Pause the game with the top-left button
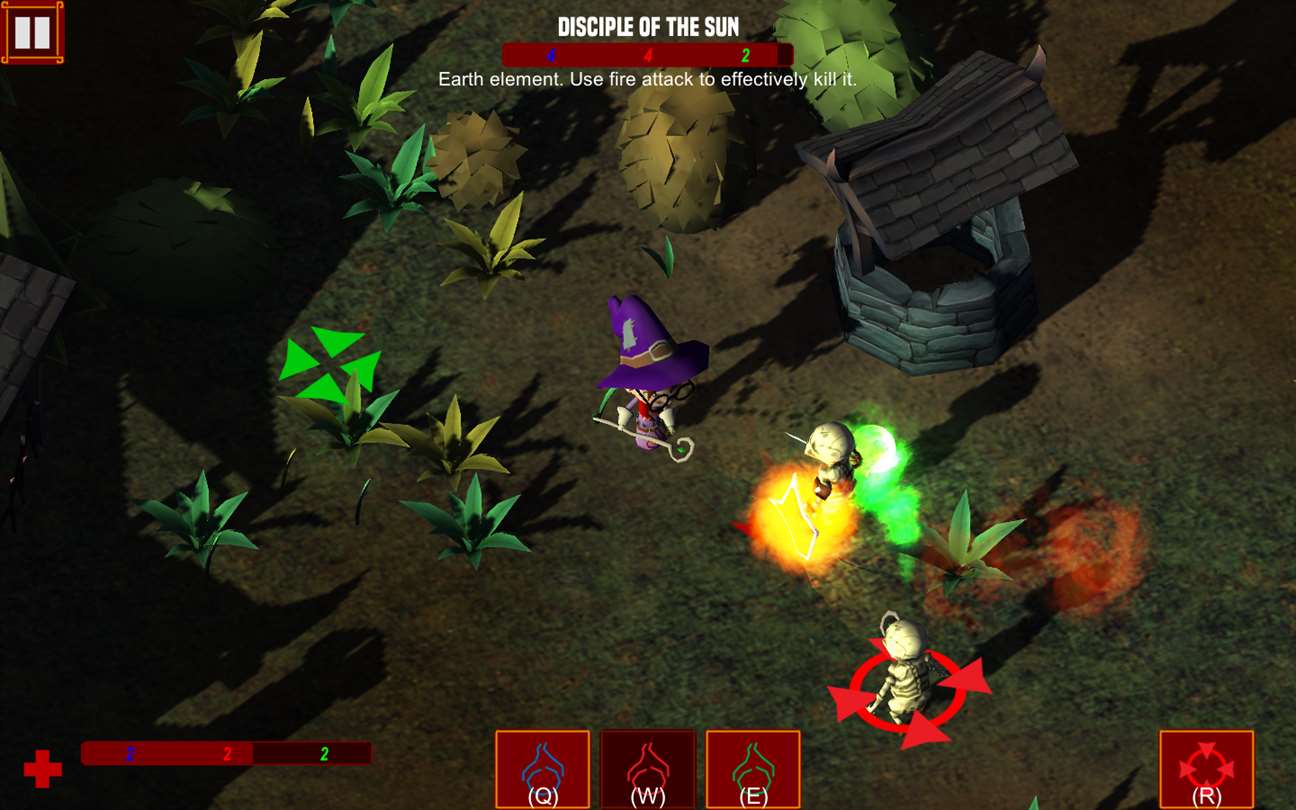The width and height of the screenshot is (1296, 810). [x=32, y=33]
